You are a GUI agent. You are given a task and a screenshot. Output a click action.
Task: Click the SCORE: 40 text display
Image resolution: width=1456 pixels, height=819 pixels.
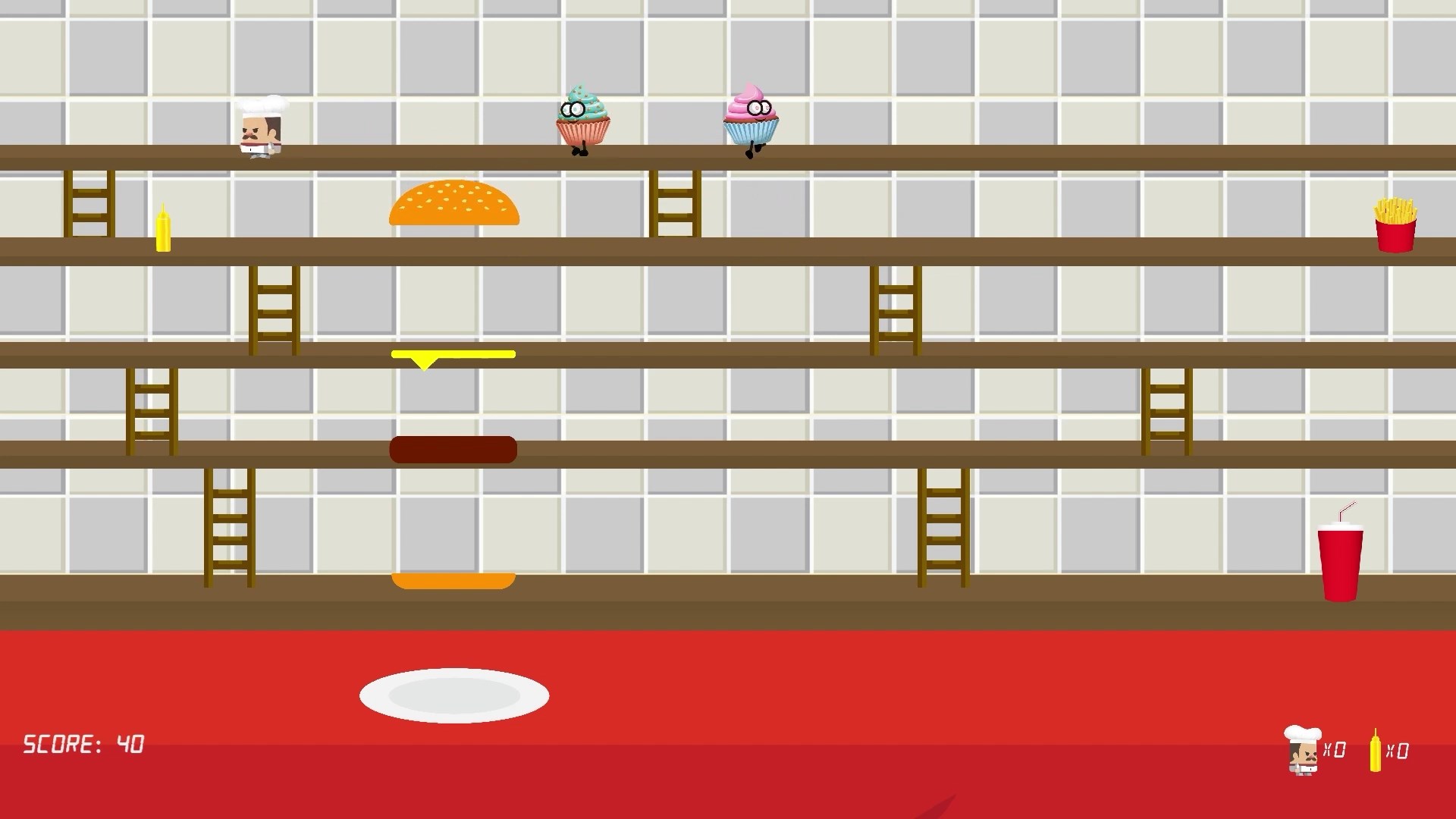[83, 745]
